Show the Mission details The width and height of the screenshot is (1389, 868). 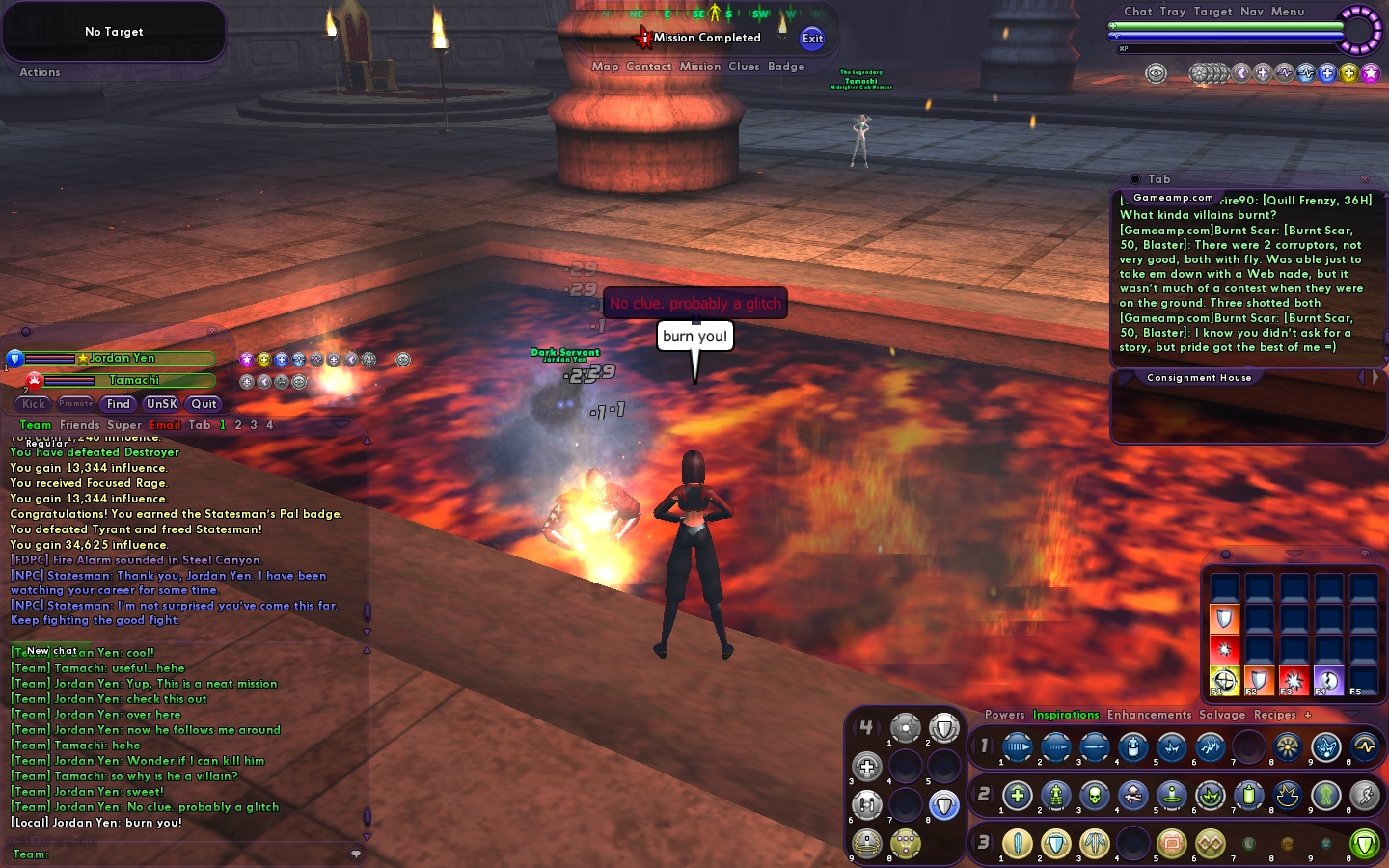pyautogui.click(x=699, y=67)
